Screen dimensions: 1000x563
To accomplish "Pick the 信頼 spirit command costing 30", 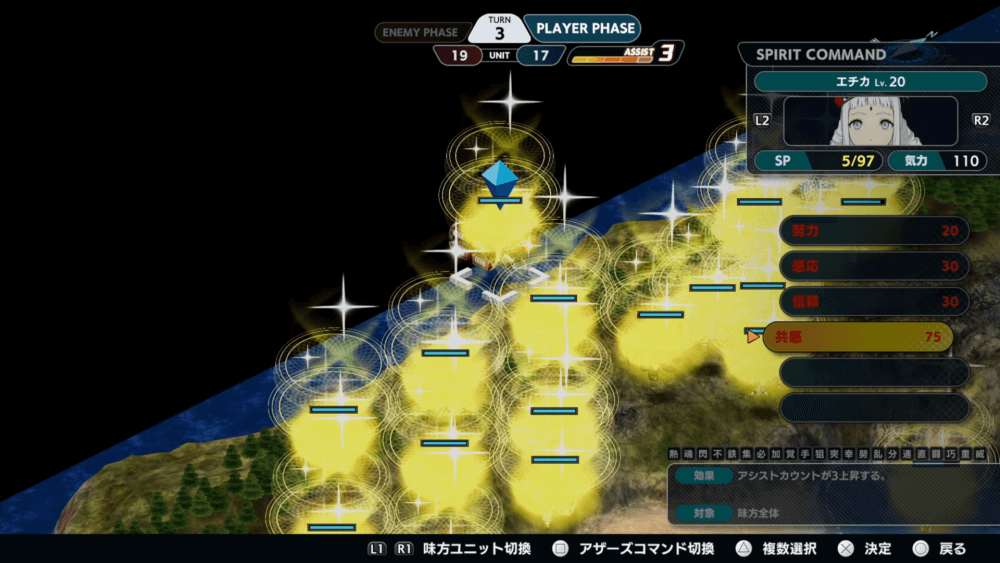I will click(873, 301).
